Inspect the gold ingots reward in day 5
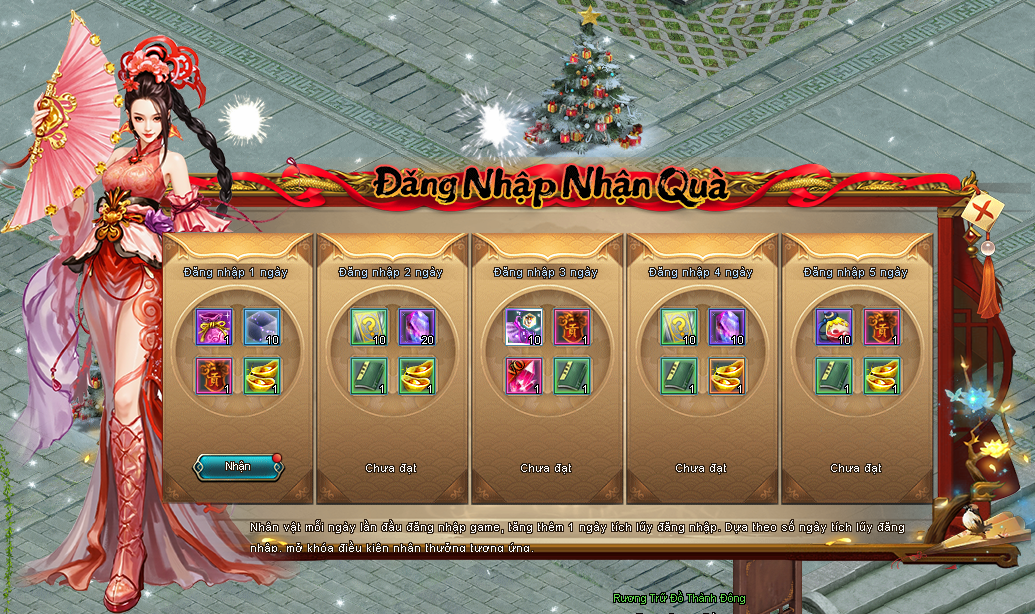 882,376
